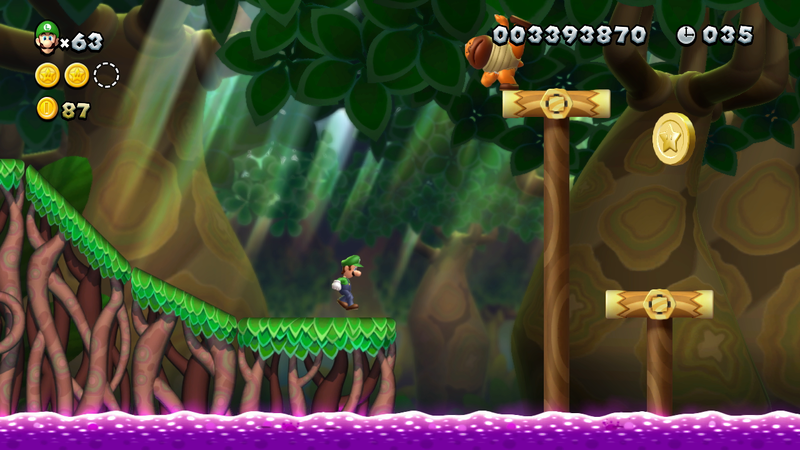
Task: Select the empty star coin slot
Action: (106, 75)
